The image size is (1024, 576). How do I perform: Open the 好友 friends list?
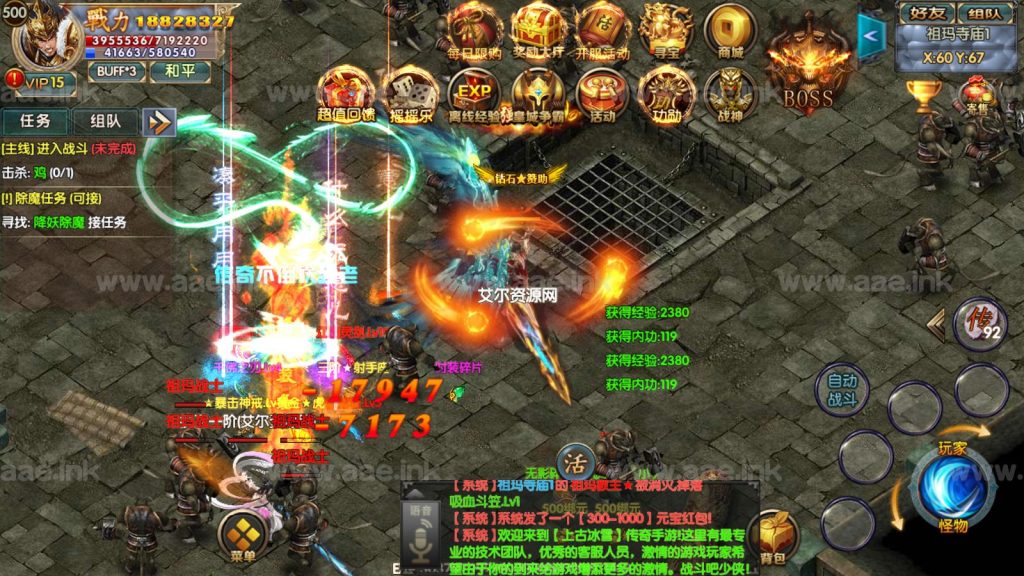[925, 13]
